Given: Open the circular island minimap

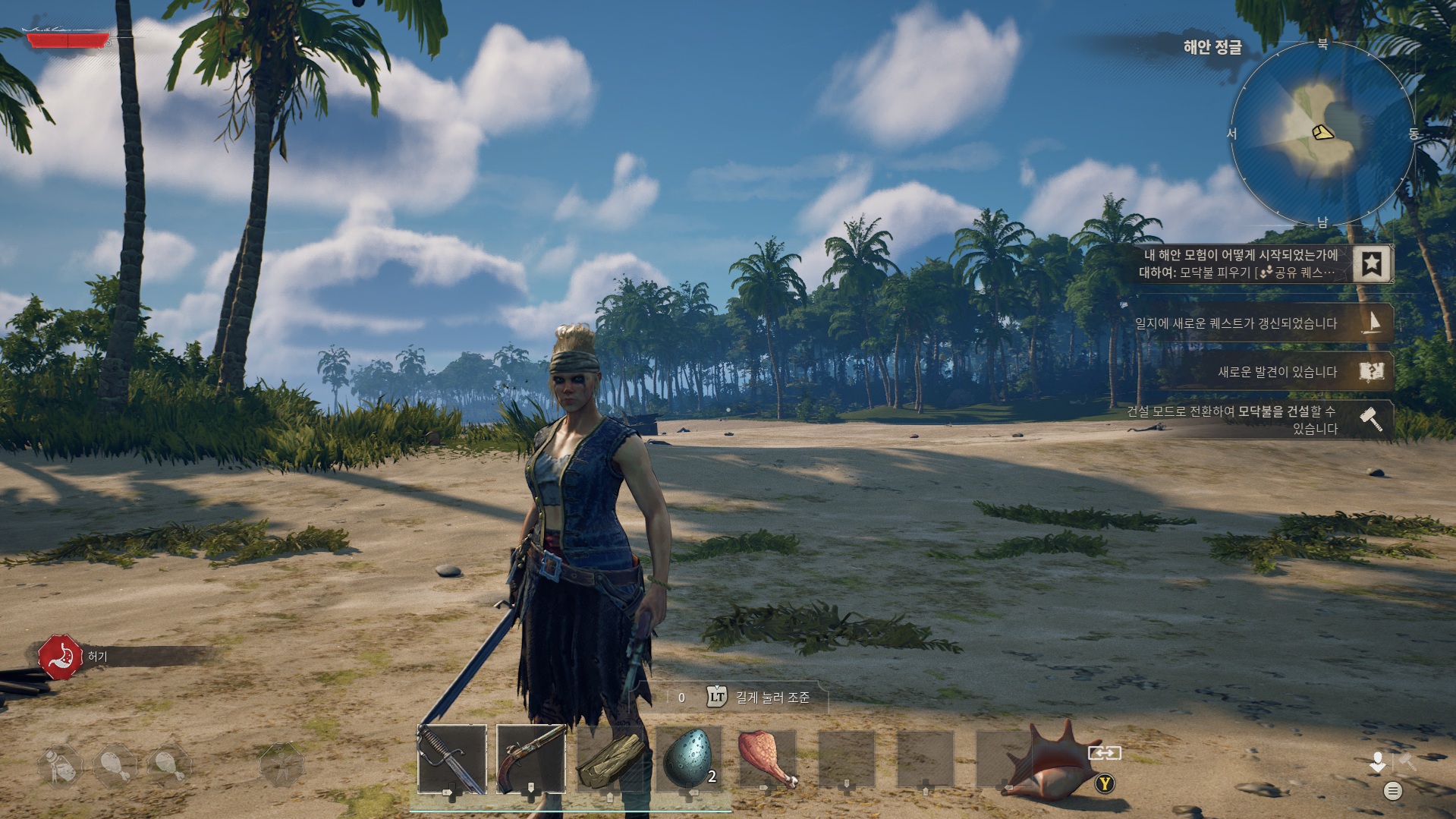Looking at the screenshot, I should [x=1322, y=134].
